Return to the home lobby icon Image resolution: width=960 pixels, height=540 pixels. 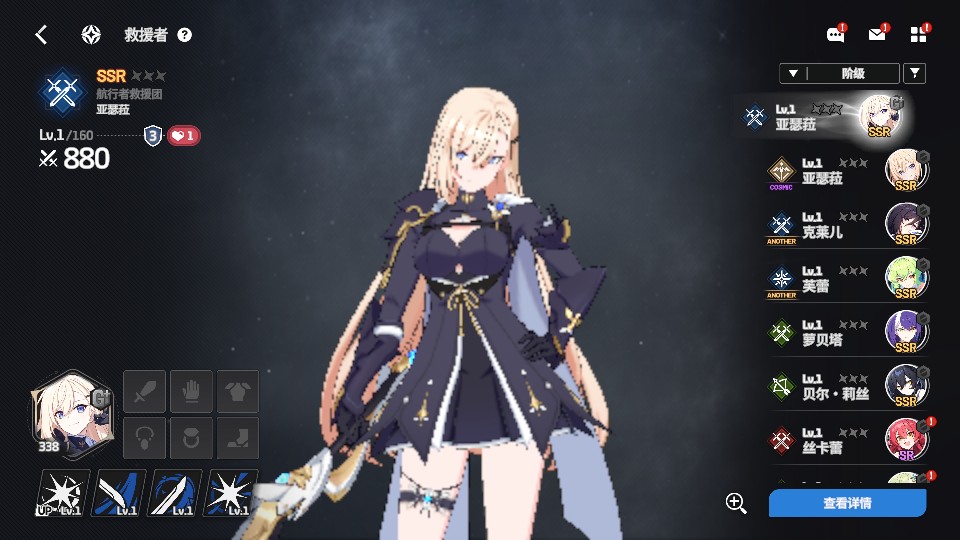91,35
